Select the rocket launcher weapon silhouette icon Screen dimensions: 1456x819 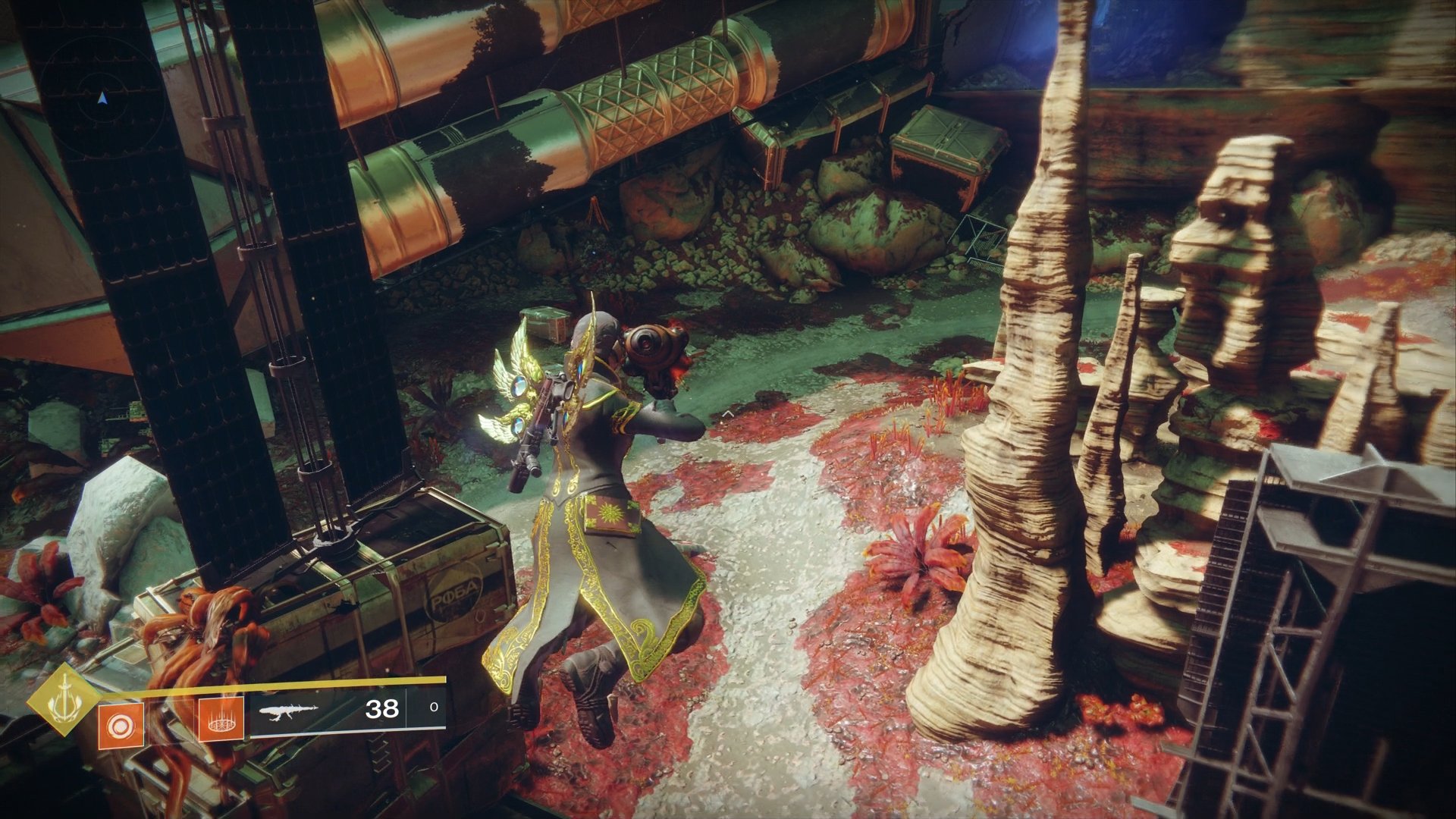click(x=288, y=711)
